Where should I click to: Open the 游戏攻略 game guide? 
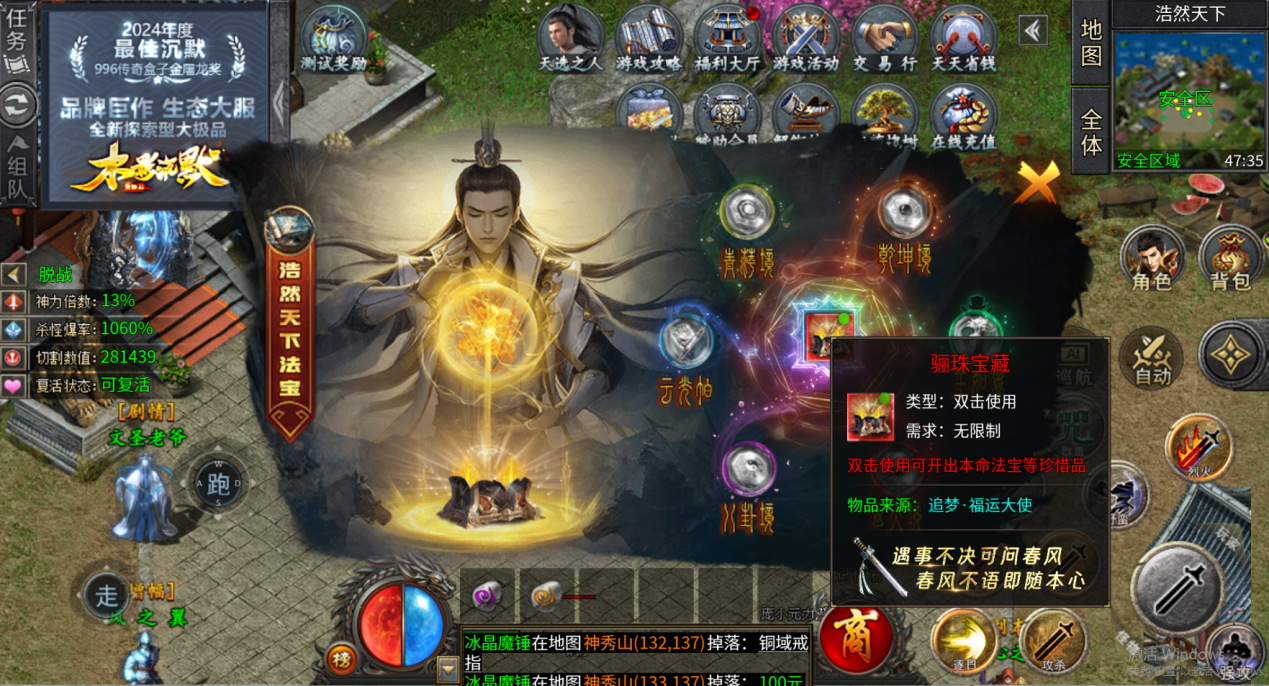click(x=649, y=42)
